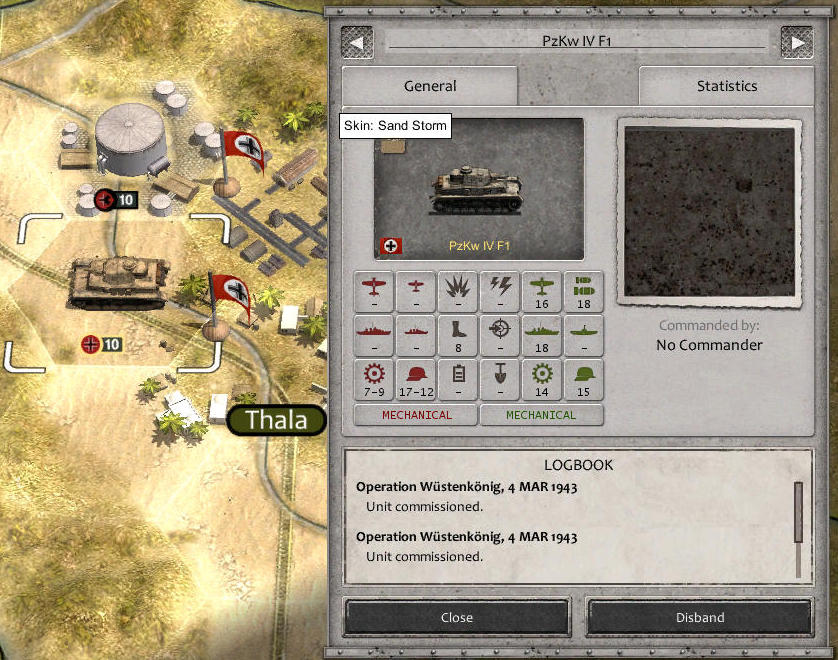838x660 pixels.
Task: Disband the PzKw IV F1 unit
Action: pyautogui.click(x=699, y=617)
